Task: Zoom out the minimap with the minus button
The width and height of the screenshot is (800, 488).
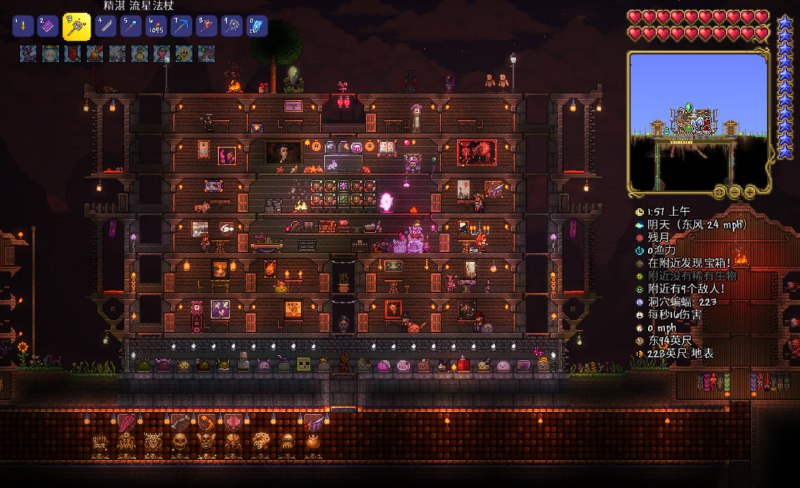Action: (733, 191)
